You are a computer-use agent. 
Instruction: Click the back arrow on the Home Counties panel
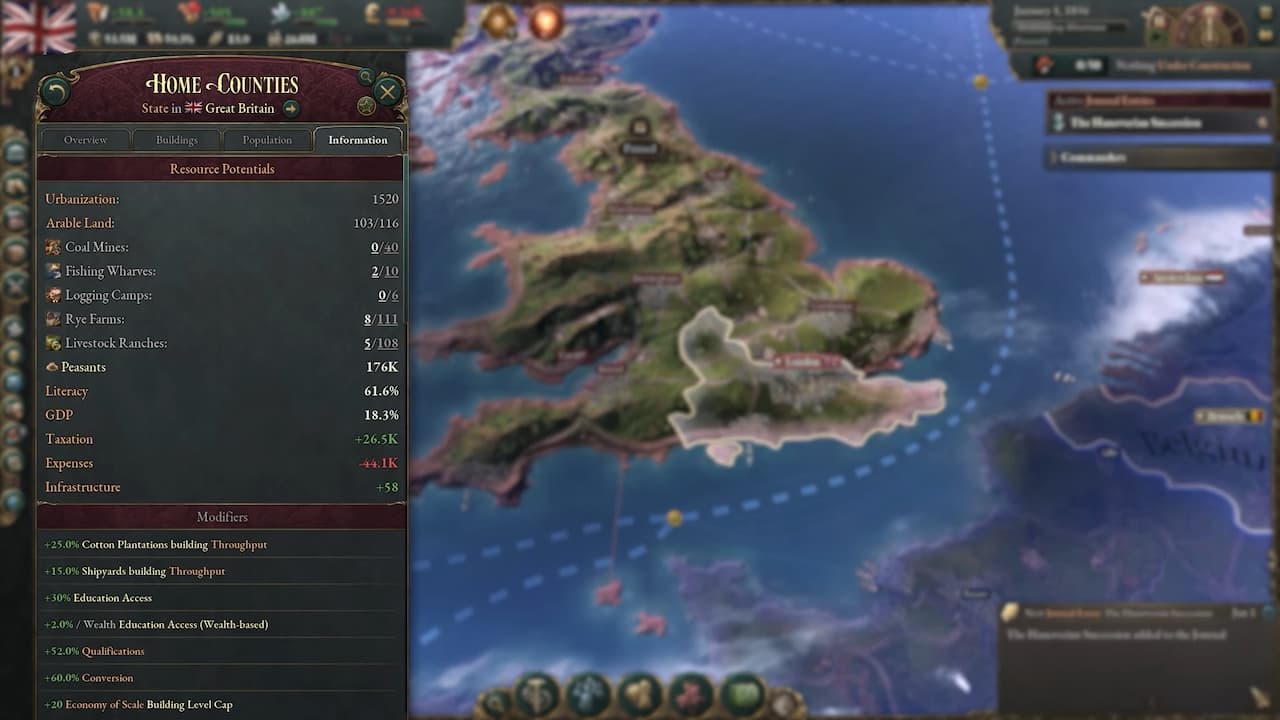point(57,89)
